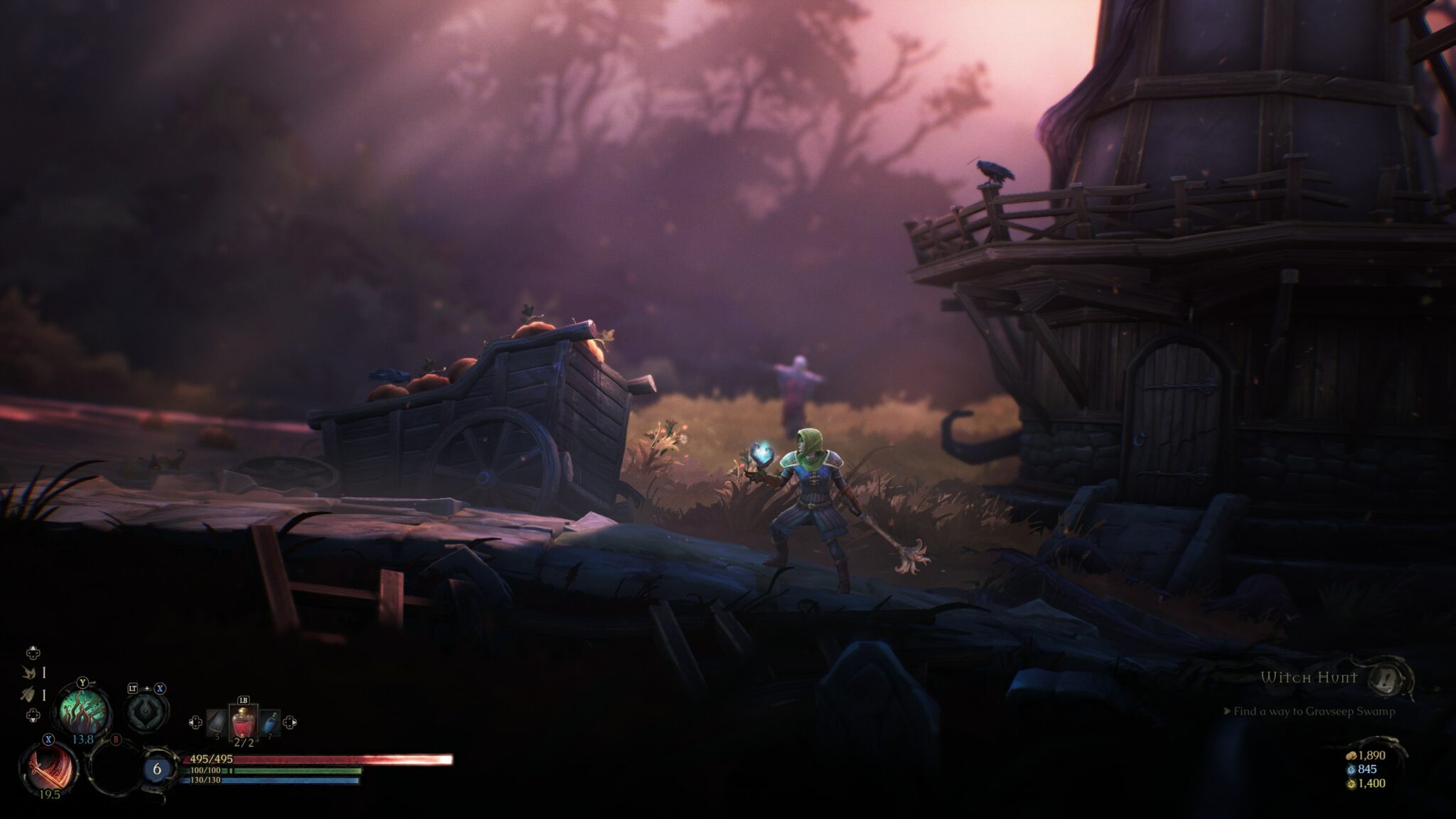Activate the green tentacle roots ability
The height and width of the screenshot is (819, 1456).
click(84, 710)
